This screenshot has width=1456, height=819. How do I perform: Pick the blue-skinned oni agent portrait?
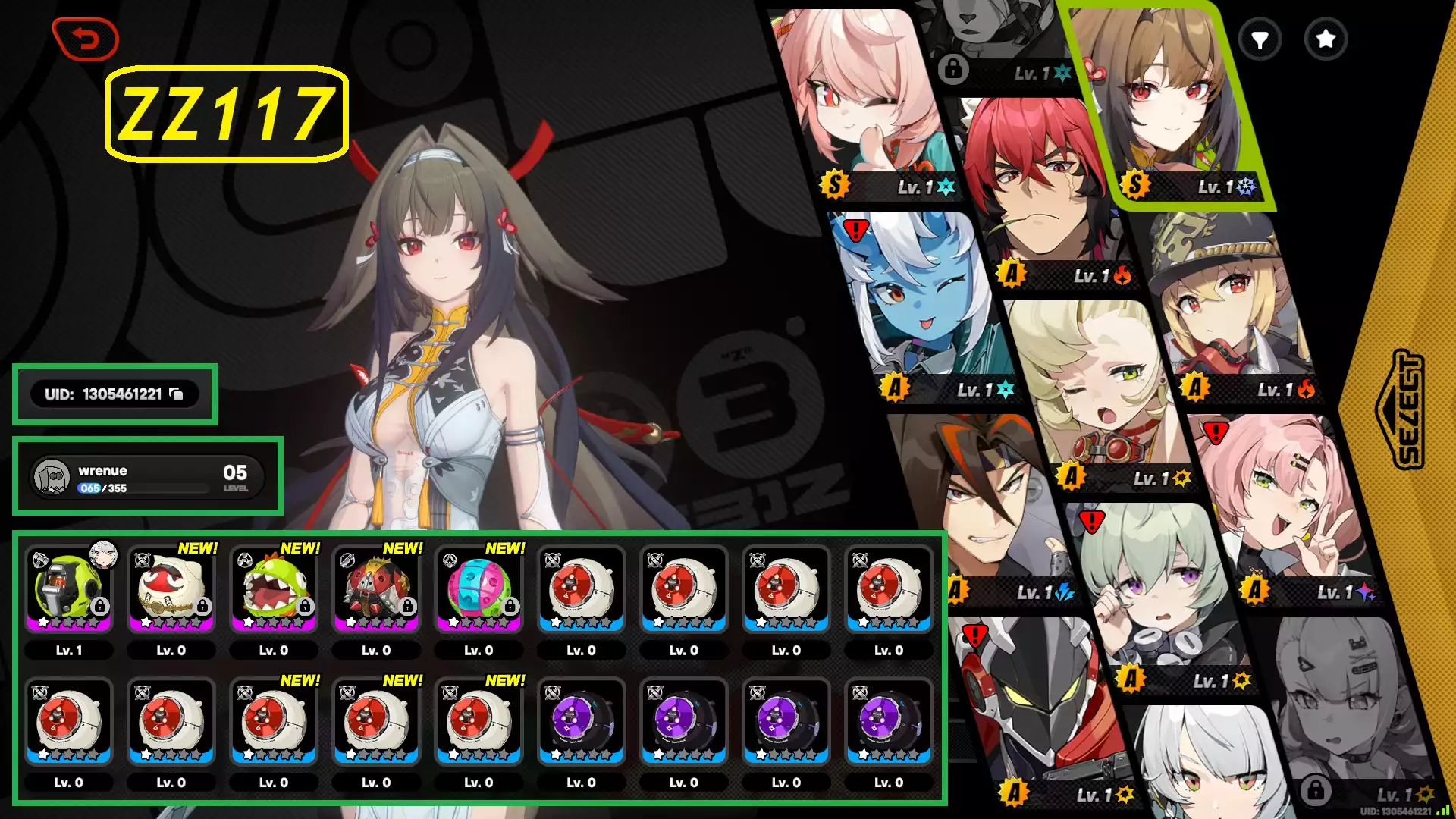pos(918,303)
